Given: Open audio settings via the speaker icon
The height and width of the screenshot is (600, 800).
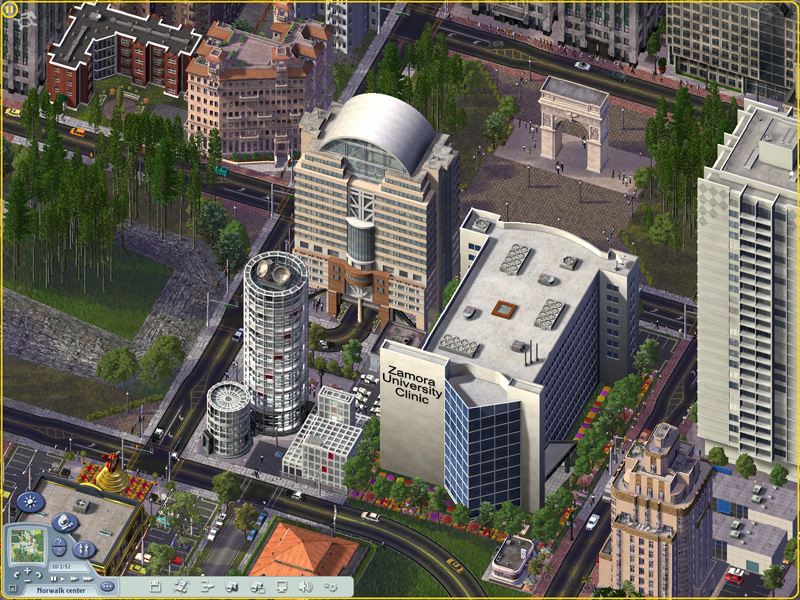Looking at the screenshot, I should (306, 586).
